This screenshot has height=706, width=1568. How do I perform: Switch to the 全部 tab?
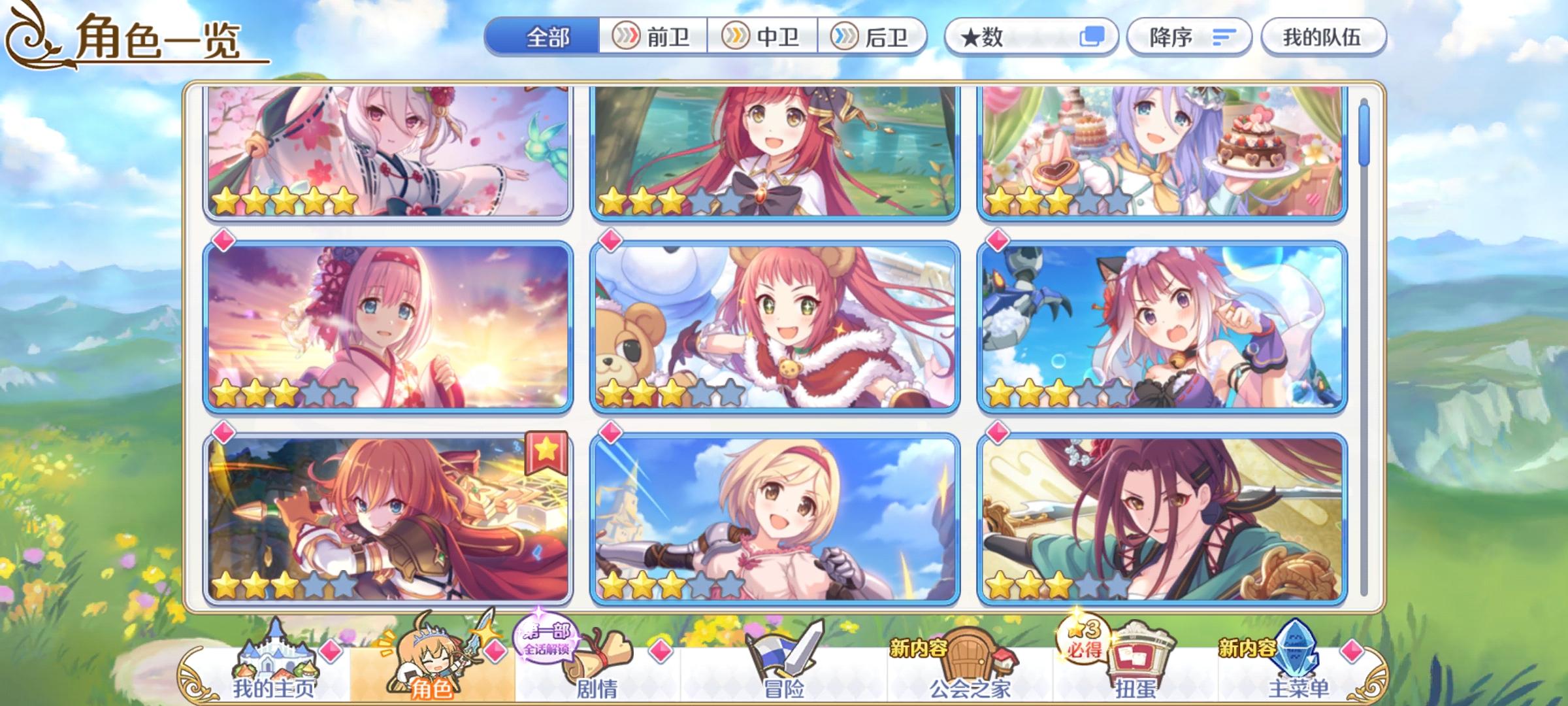click(547, 37)
